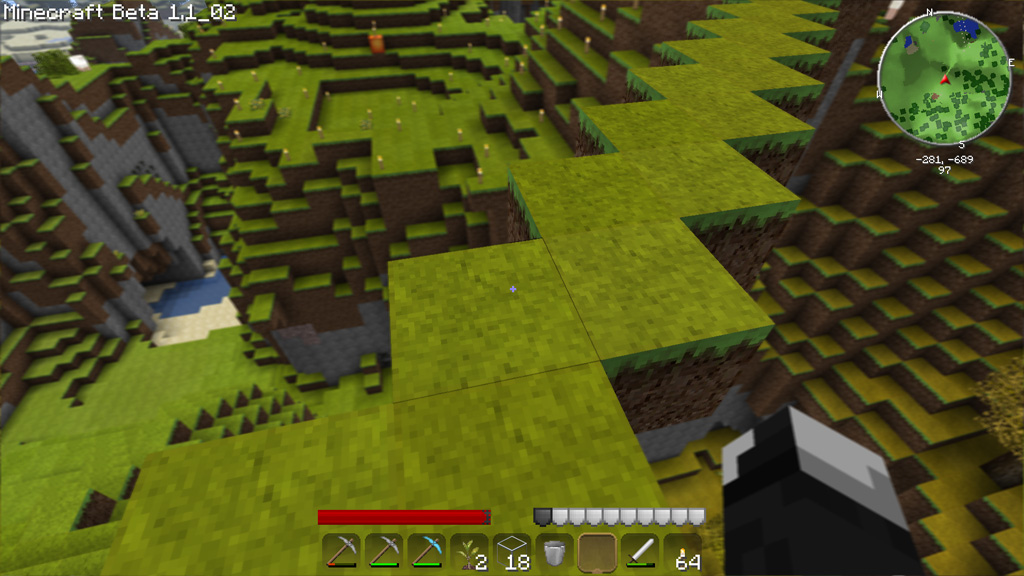Image resolution: width=1024 pixels, height=576 pixels.
Task: Select the iron pickaxe with green durability bar
Action: click(x=384, y=552)
